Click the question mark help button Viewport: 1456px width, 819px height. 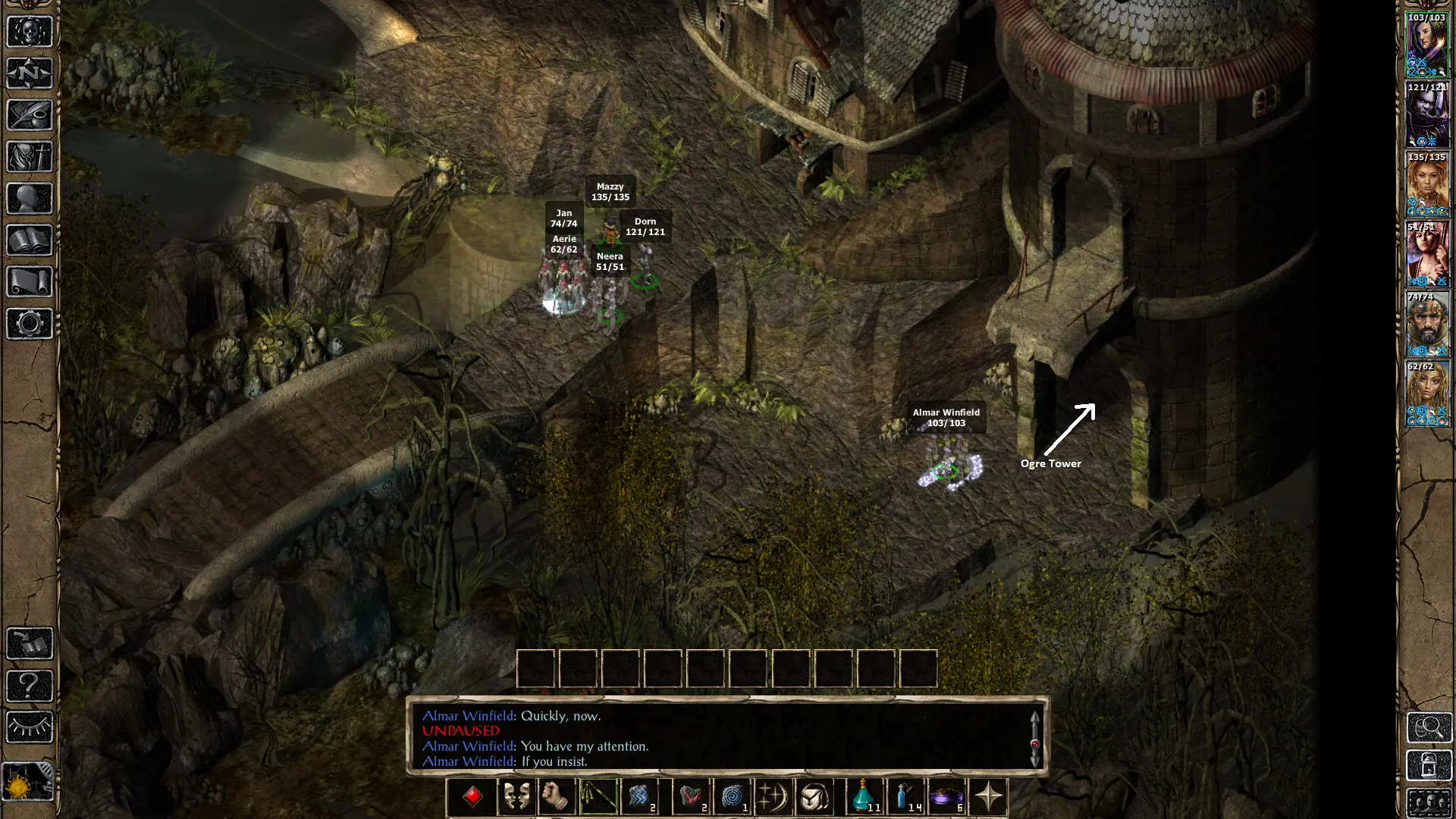point(30,686)
